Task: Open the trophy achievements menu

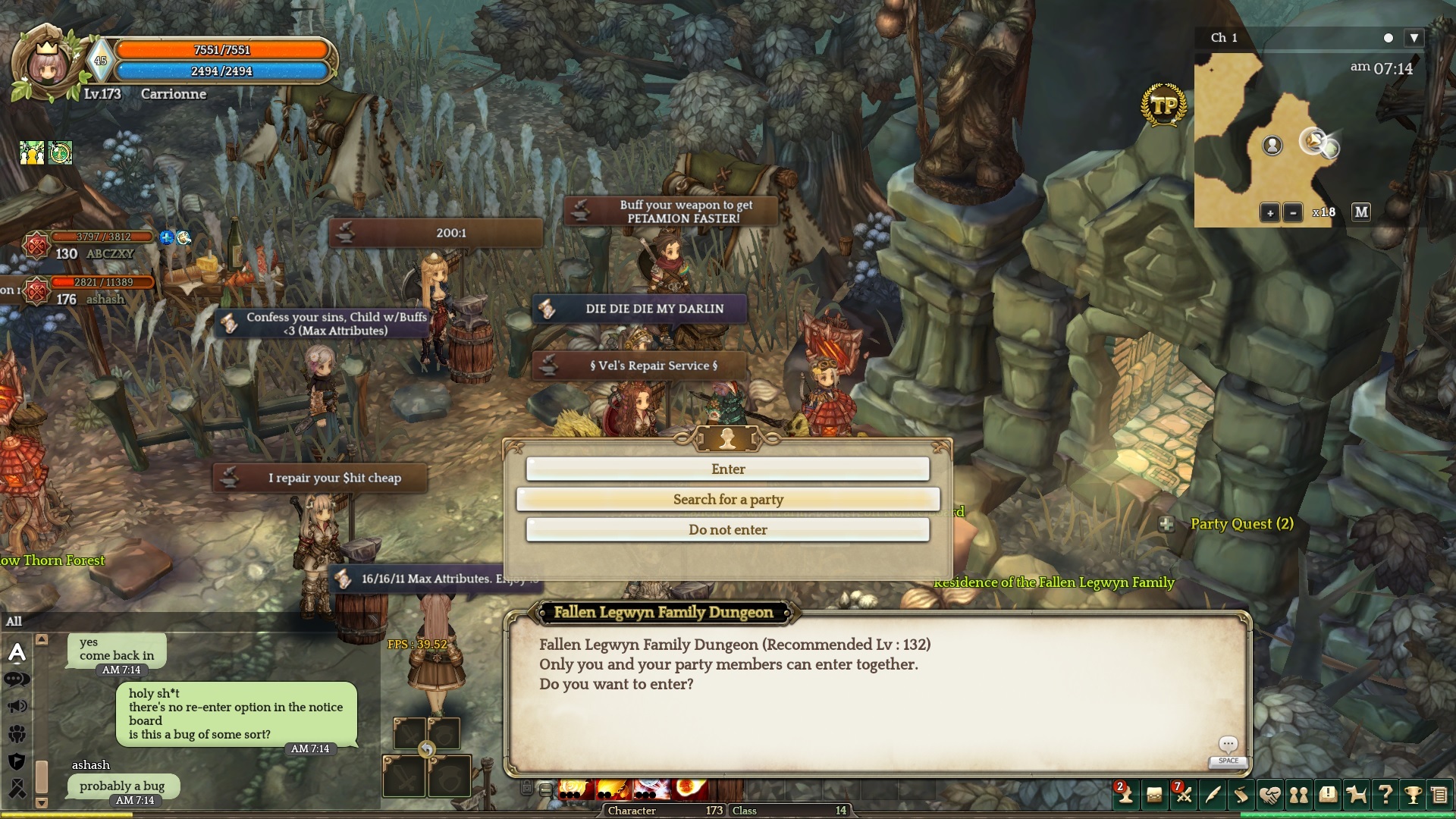Action: point(1413,795)
